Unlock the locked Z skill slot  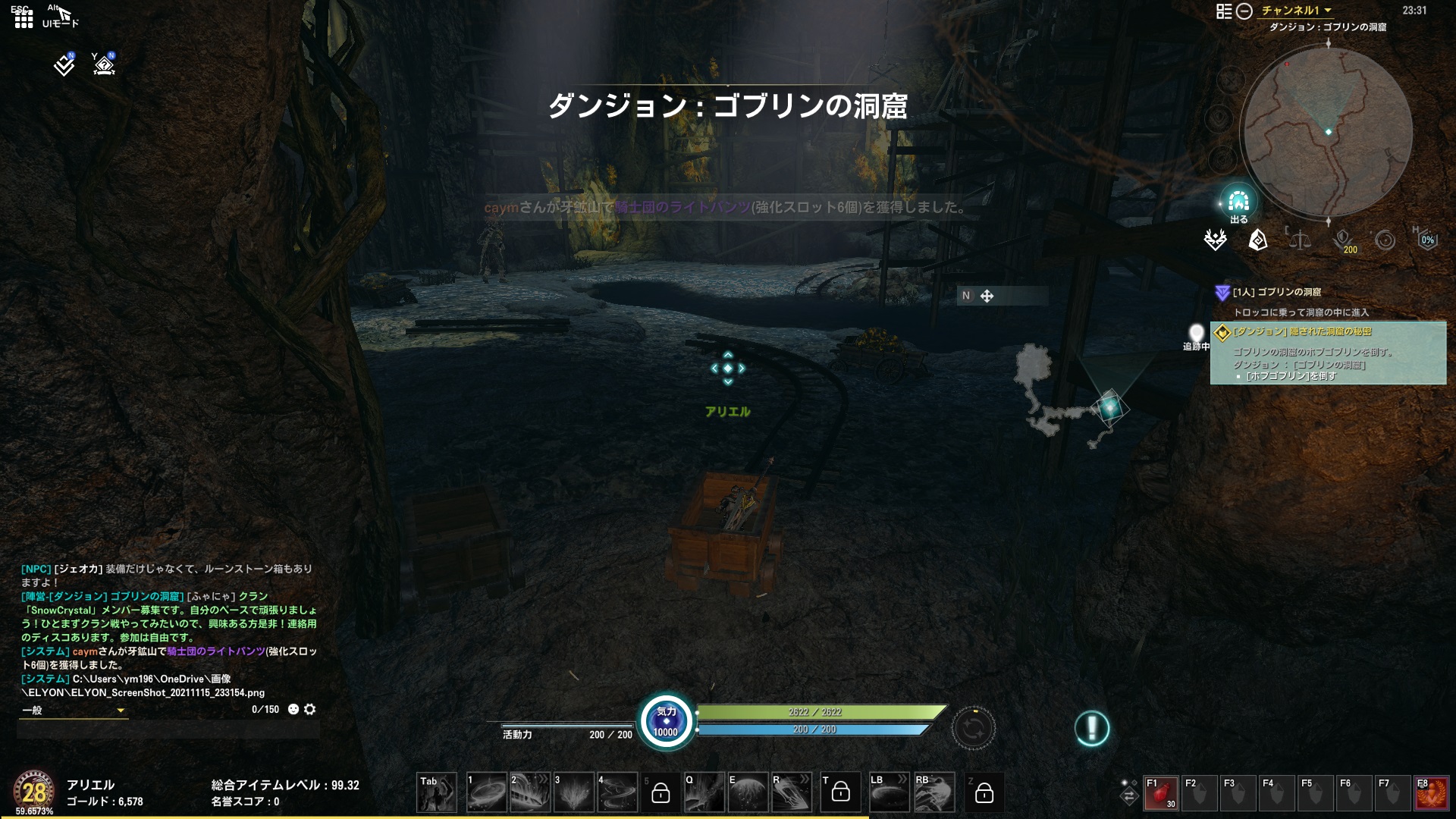coord(985,792)
